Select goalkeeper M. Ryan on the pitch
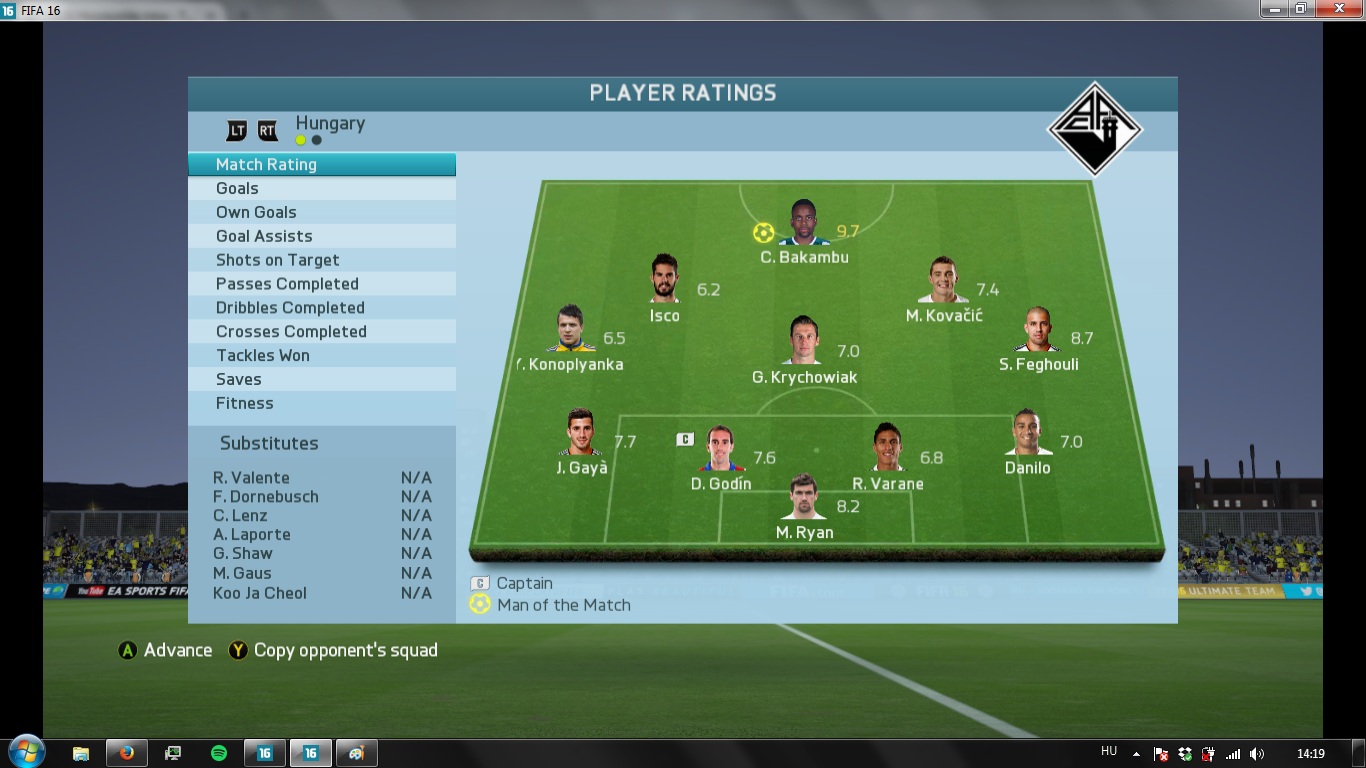 coord(804,498)
